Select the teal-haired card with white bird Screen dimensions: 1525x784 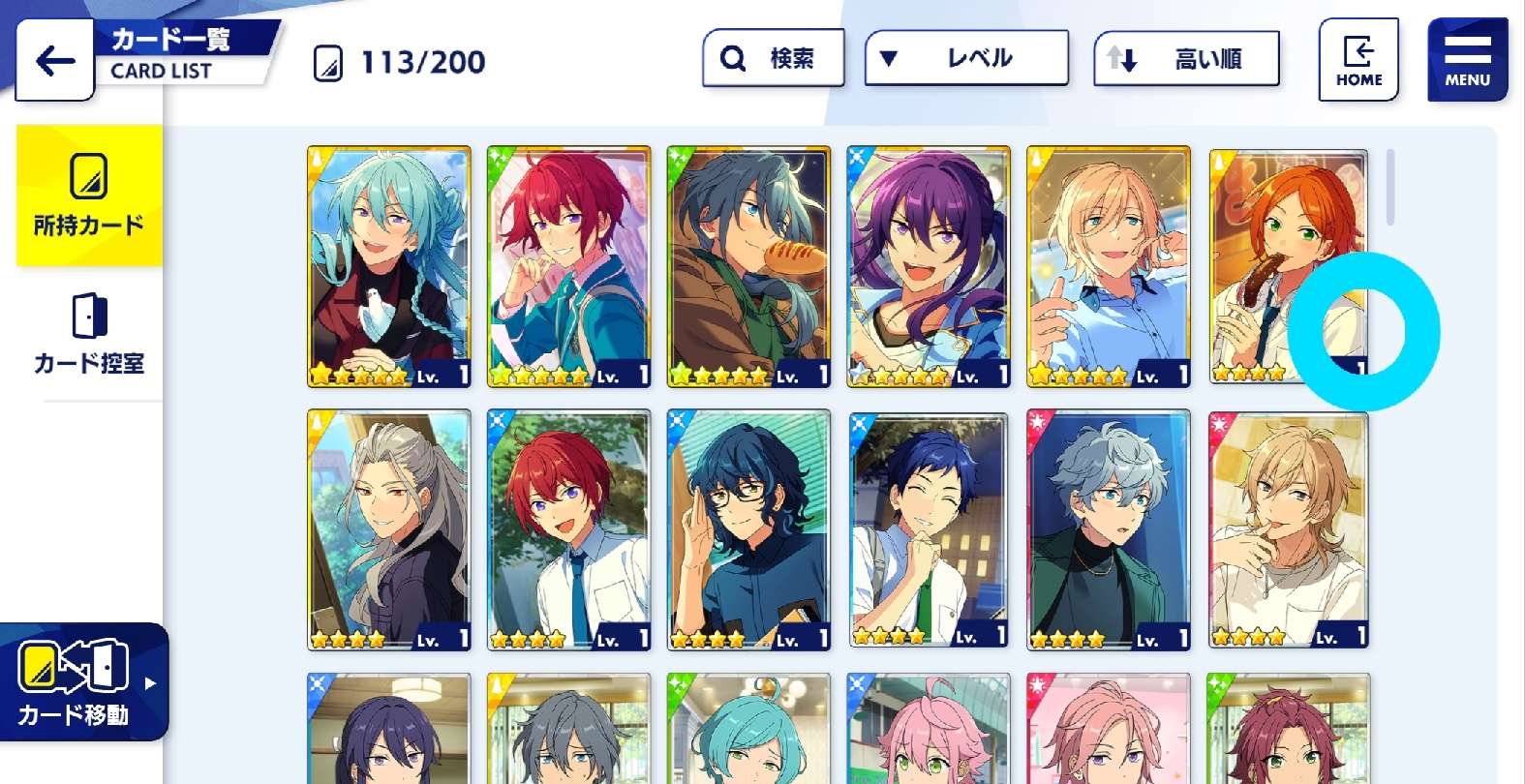389,266
